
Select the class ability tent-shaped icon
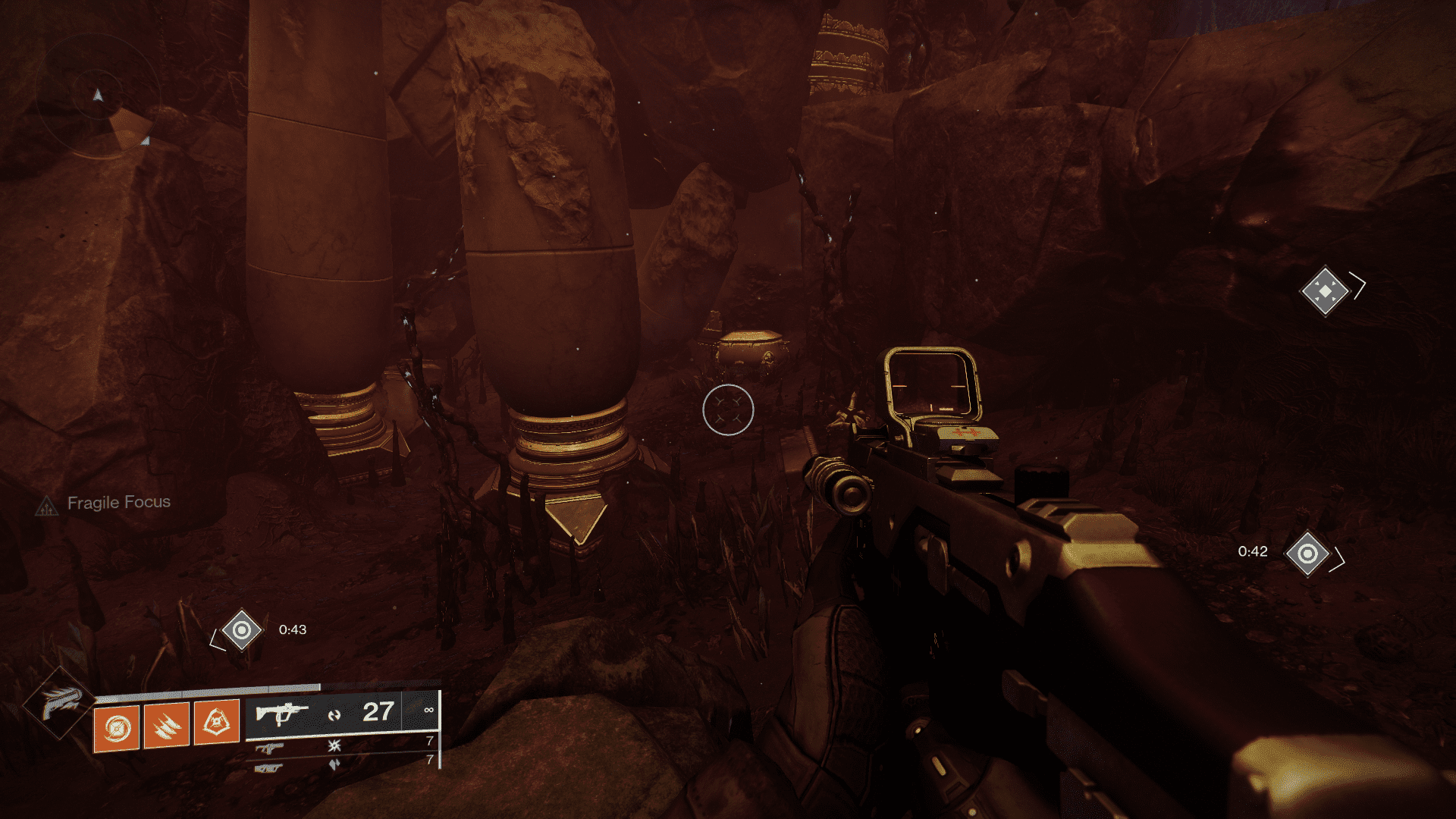click(216, 721)
